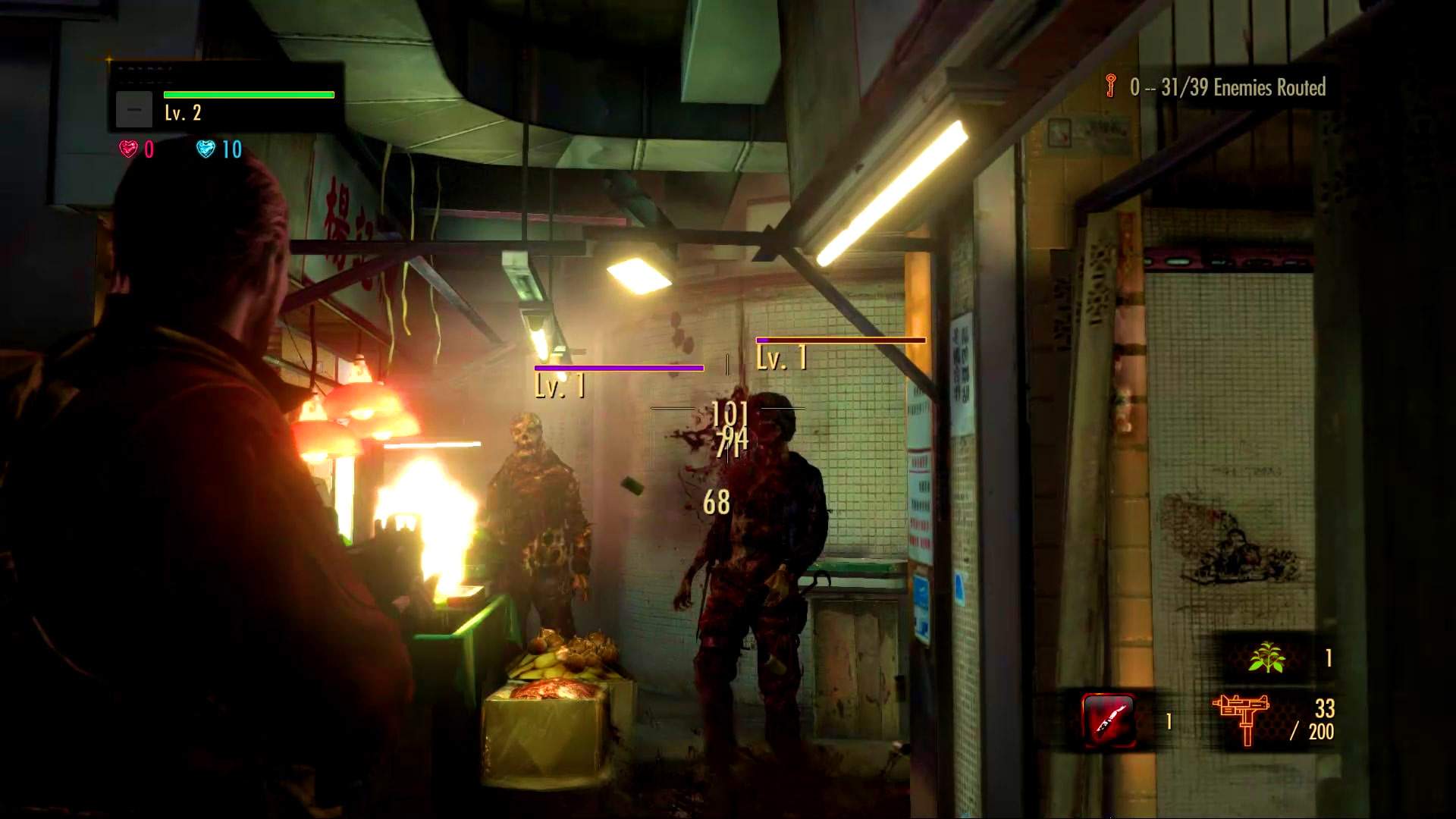Click the orange key objective icon

click(x=1109, y=86)
